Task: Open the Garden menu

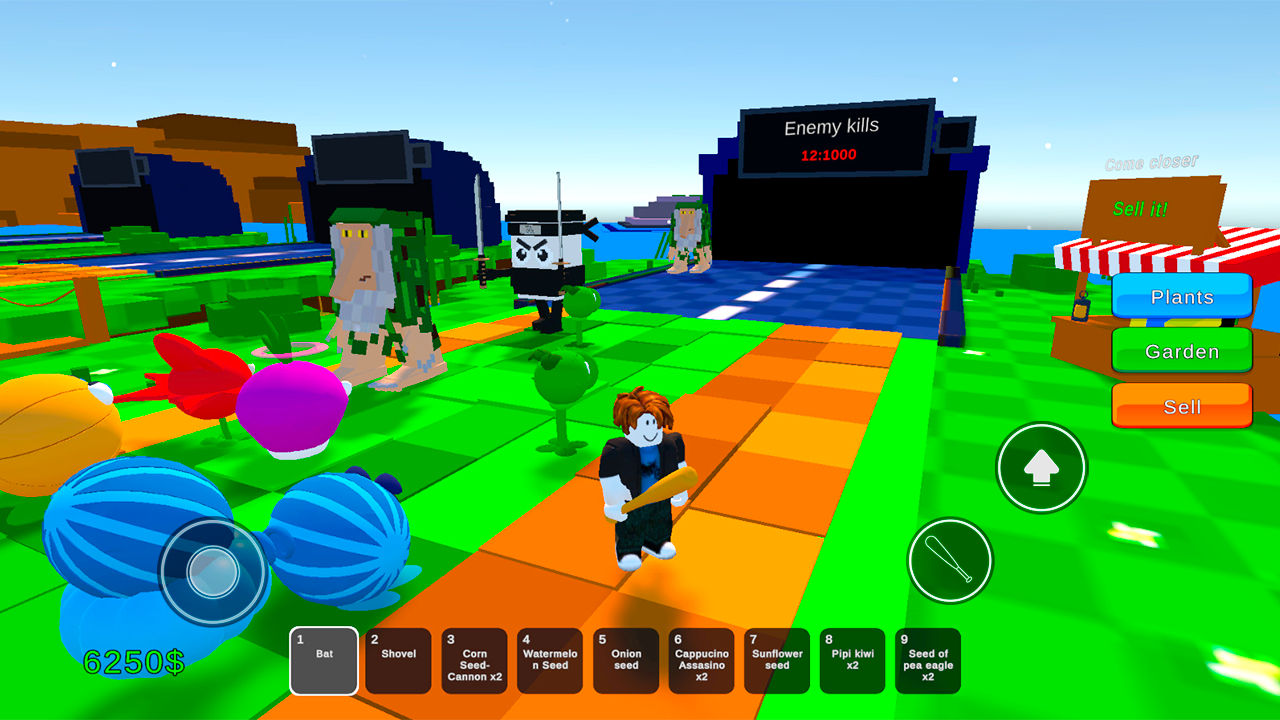Action: click(x=1181, y=351)
